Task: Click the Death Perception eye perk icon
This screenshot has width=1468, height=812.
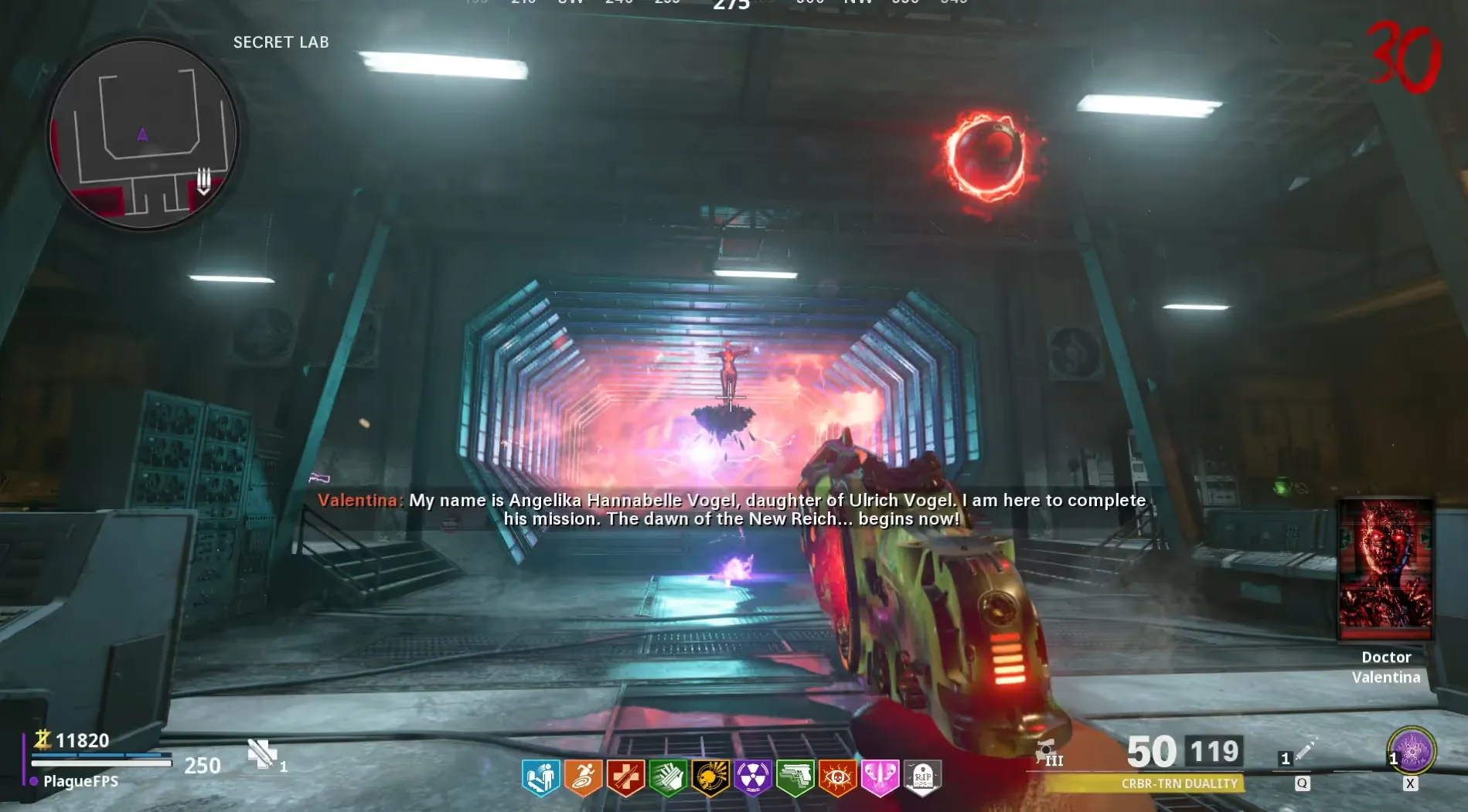Action: click(x=837, y=776)
